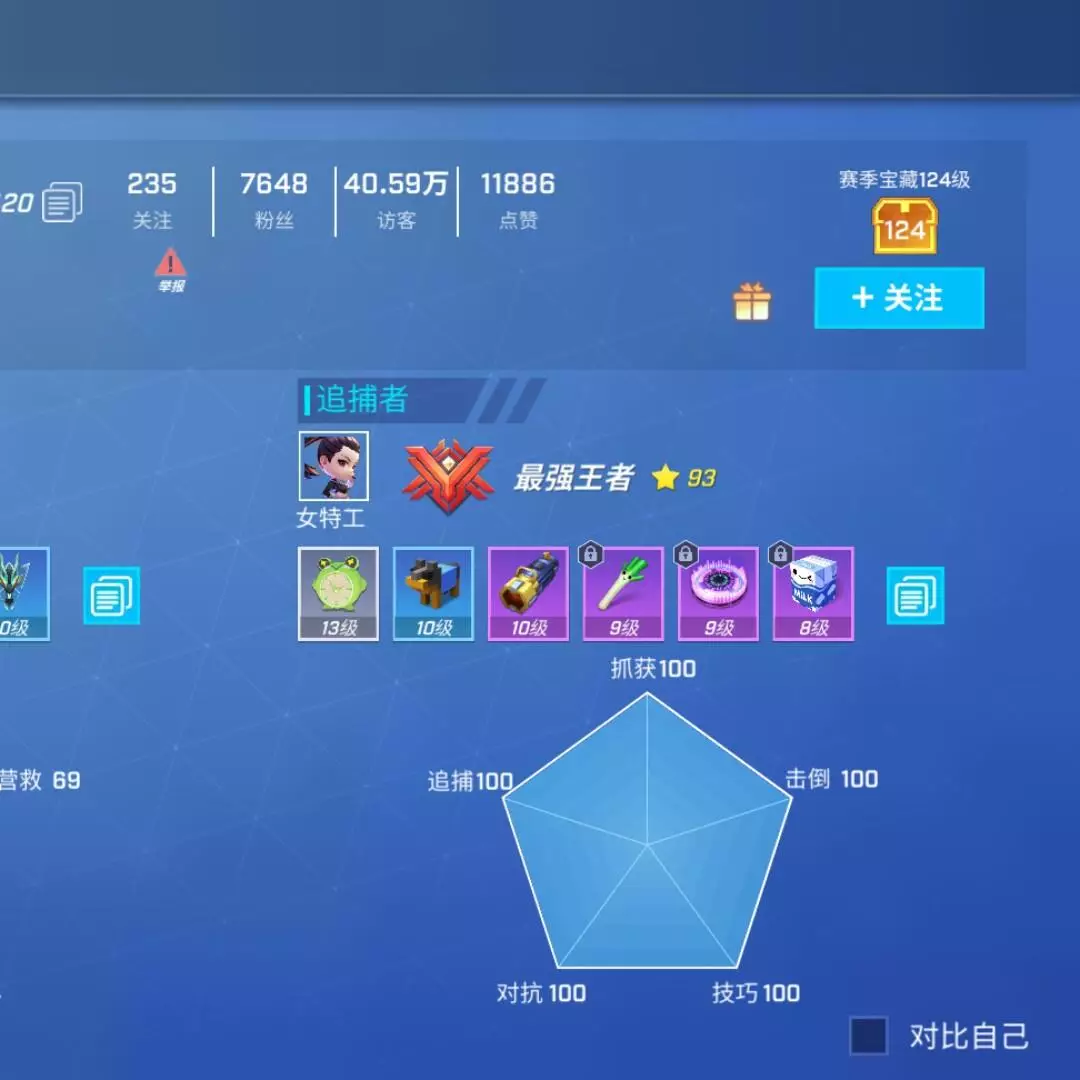Follow this player with the 关注 button
The width and height of the screenshot is (1080, 1080).
click(899, 298)
